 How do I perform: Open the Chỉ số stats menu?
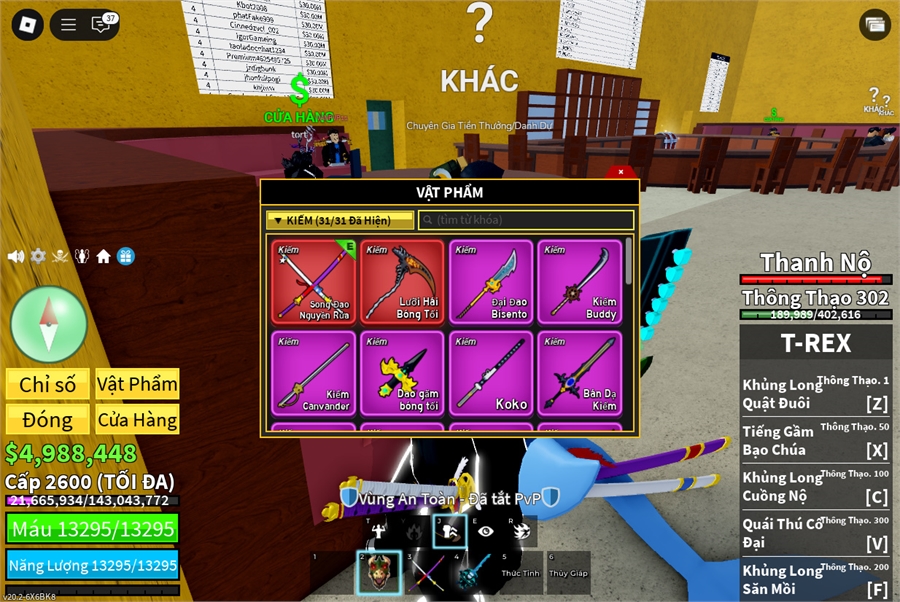(x=48, y=384)
